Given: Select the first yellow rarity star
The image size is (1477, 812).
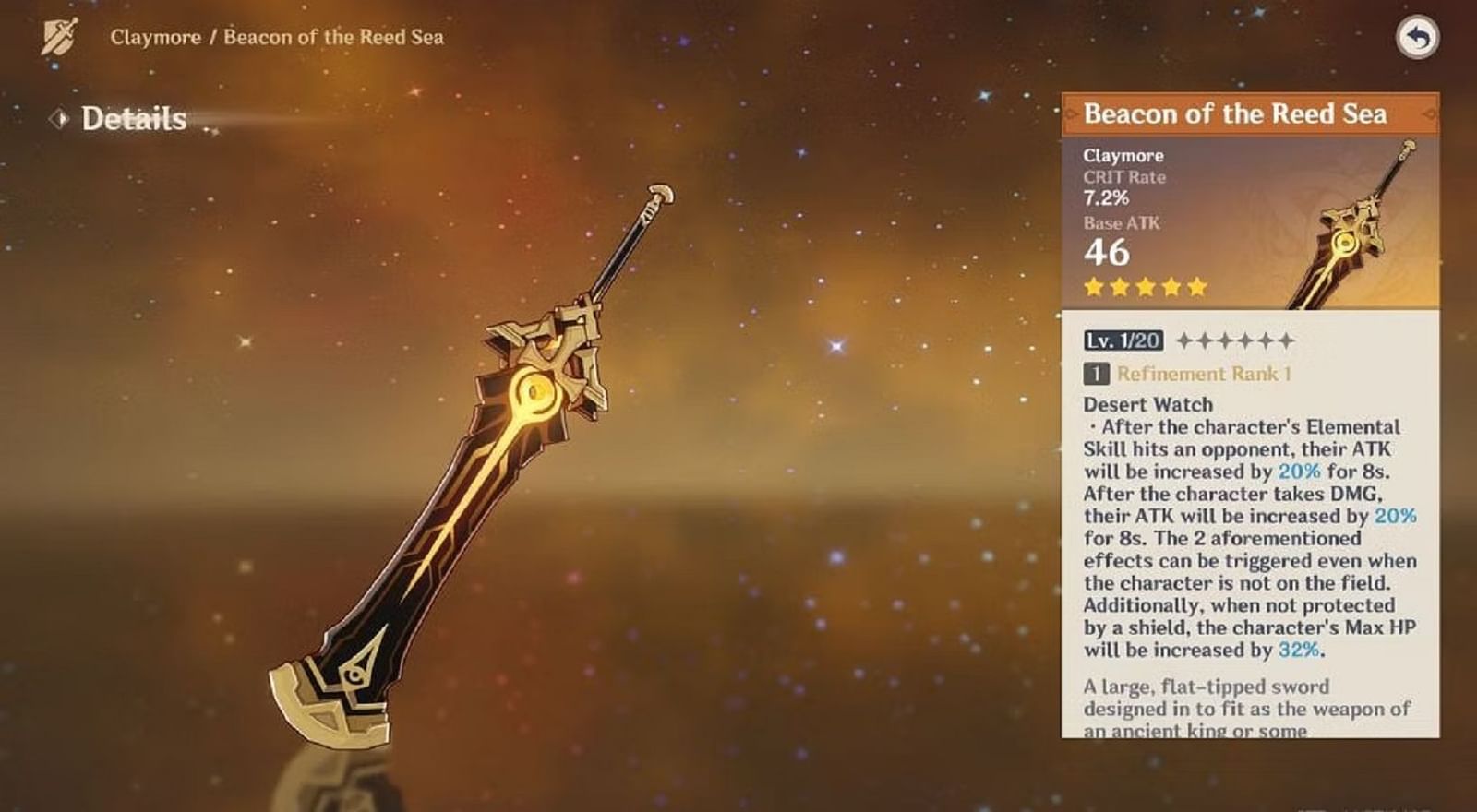Looking at the screenshot, I should point(1093,286).
